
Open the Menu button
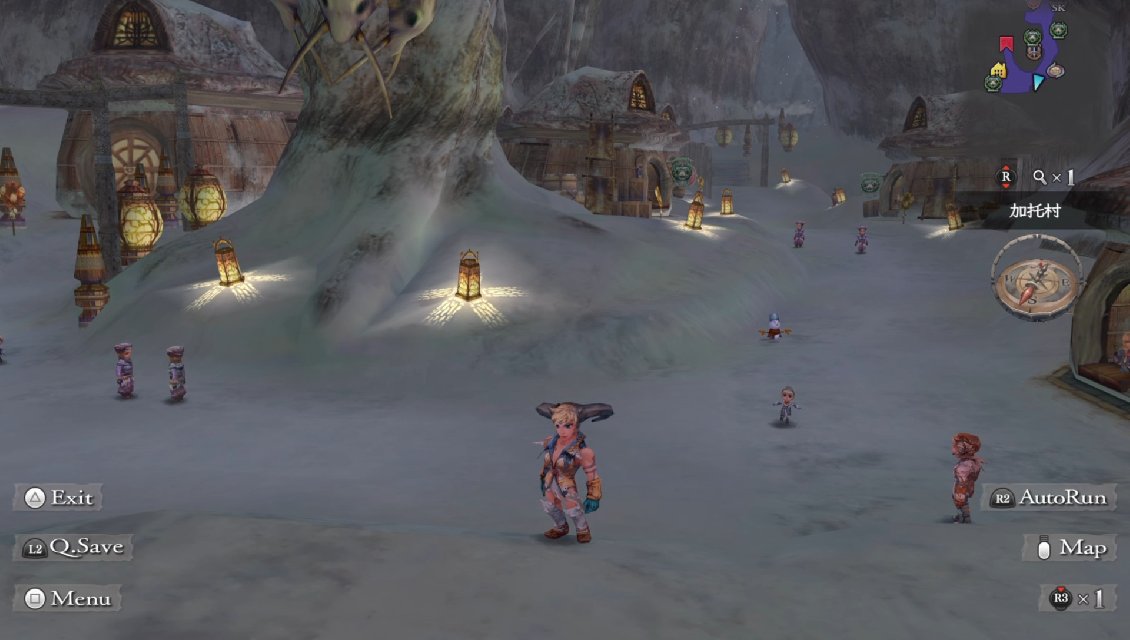(x=68, y=599)
